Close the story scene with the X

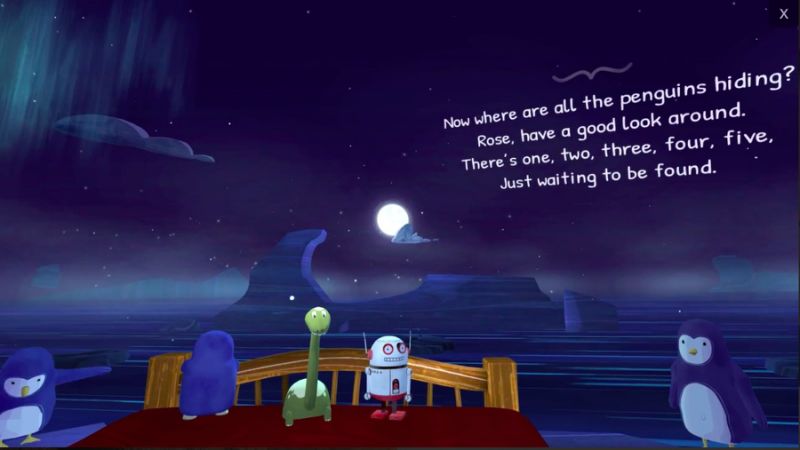click(x=784, y=14)
